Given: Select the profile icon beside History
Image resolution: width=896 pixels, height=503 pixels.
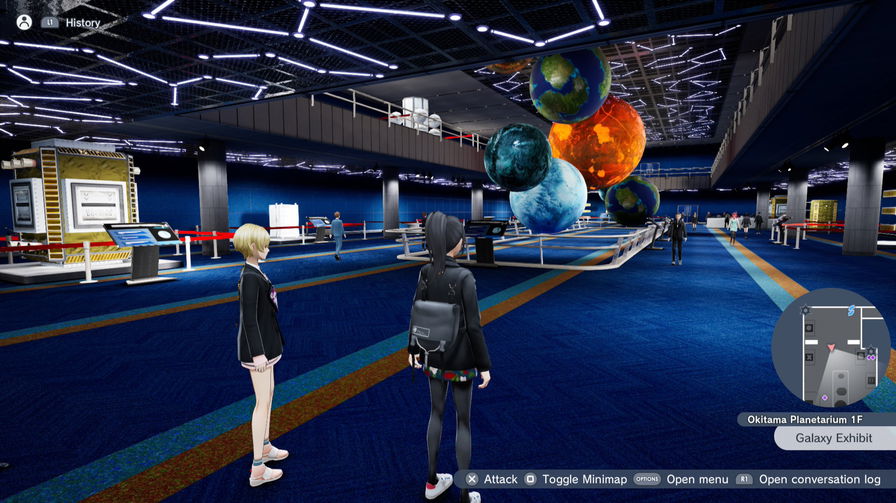Looking at the screenshot, I should (x=24, y=22).
